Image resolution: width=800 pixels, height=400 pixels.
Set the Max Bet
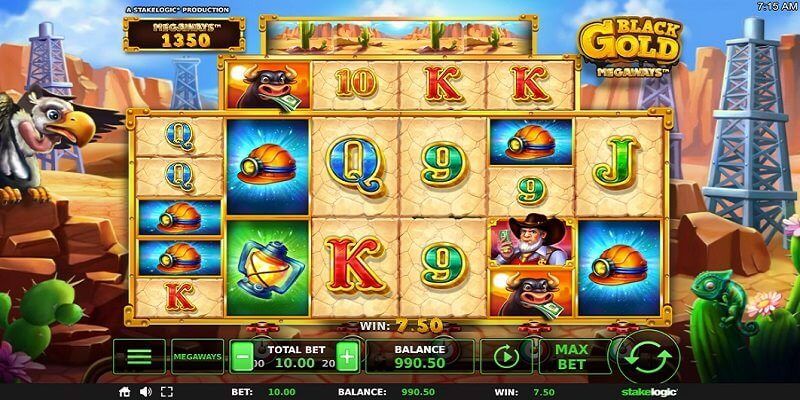(x=572, y=356)
